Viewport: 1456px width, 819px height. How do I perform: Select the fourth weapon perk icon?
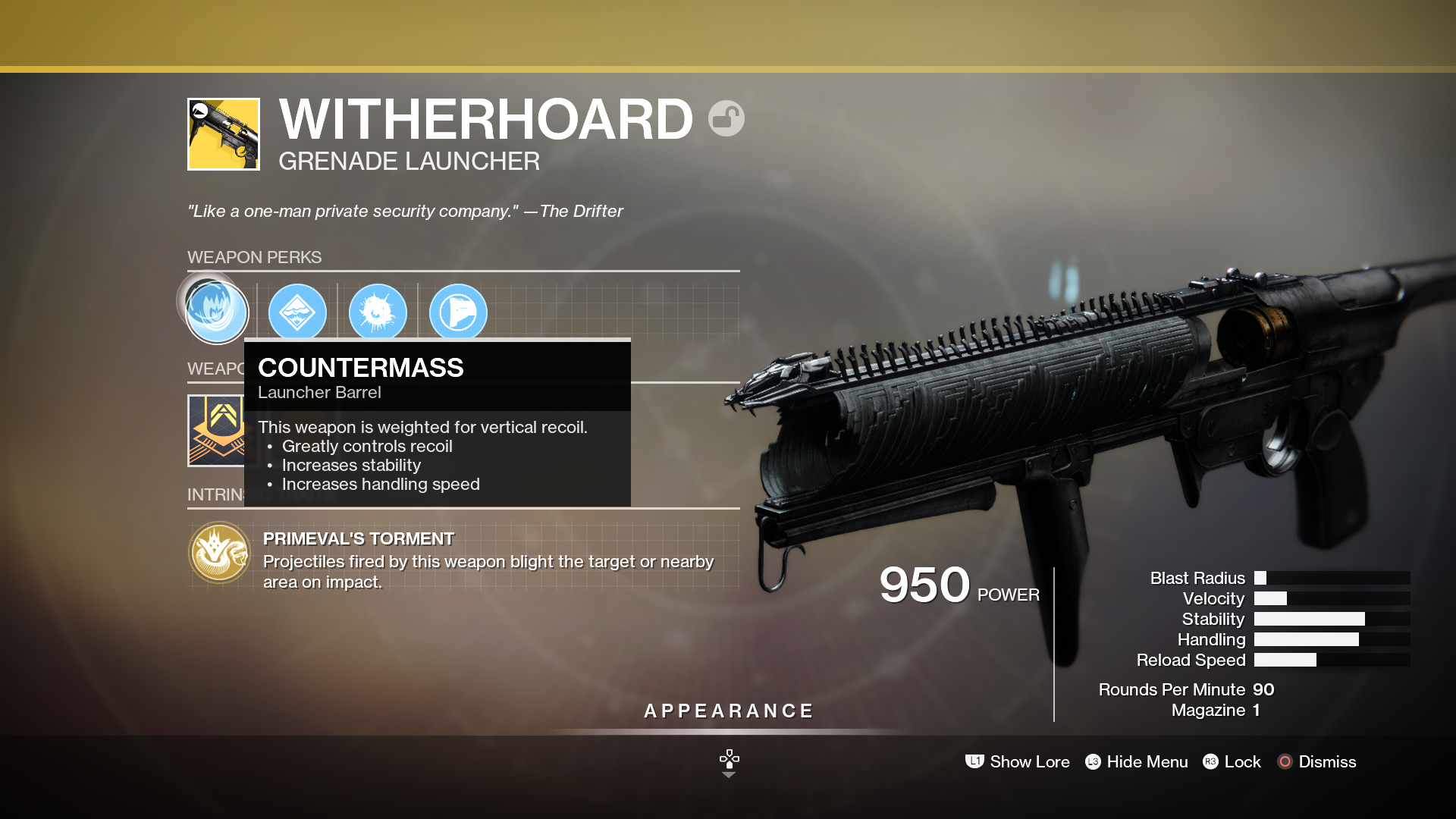tap(459, 312)
